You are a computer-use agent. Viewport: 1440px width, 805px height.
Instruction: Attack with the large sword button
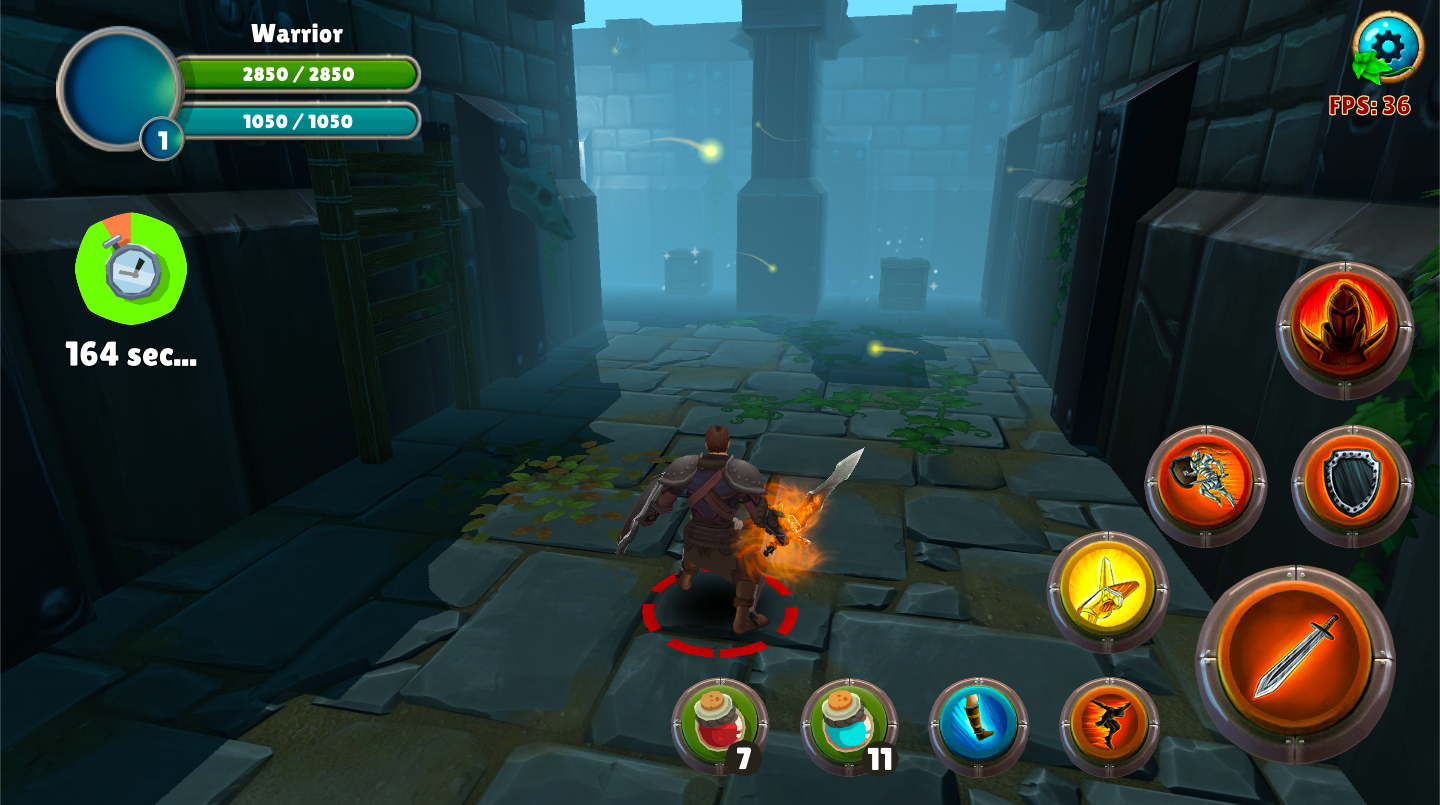(x=1296, y=663)
